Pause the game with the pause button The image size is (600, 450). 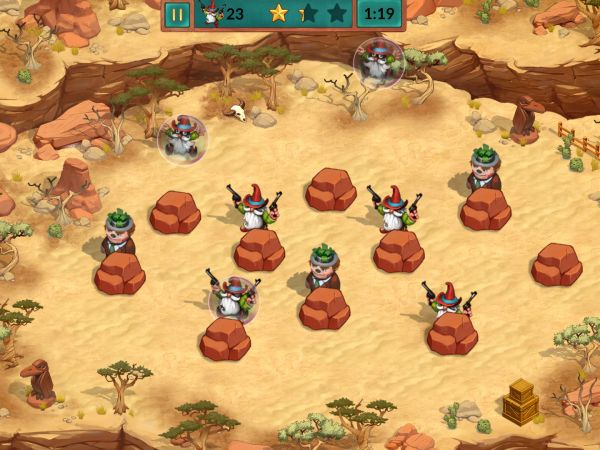pyautogui.click(x=177, y=14)
